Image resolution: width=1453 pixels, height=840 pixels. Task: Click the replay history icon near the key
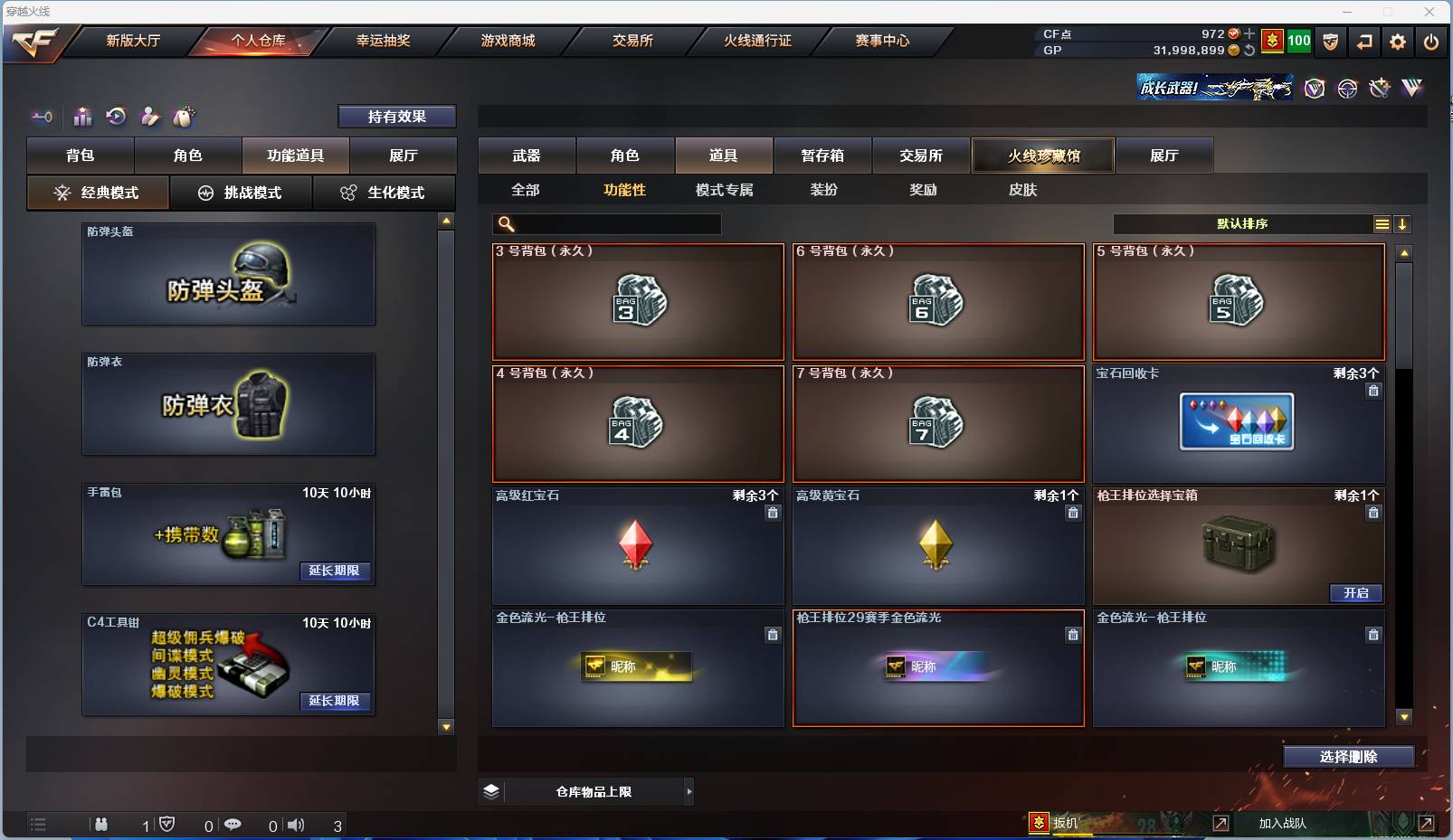115,117
